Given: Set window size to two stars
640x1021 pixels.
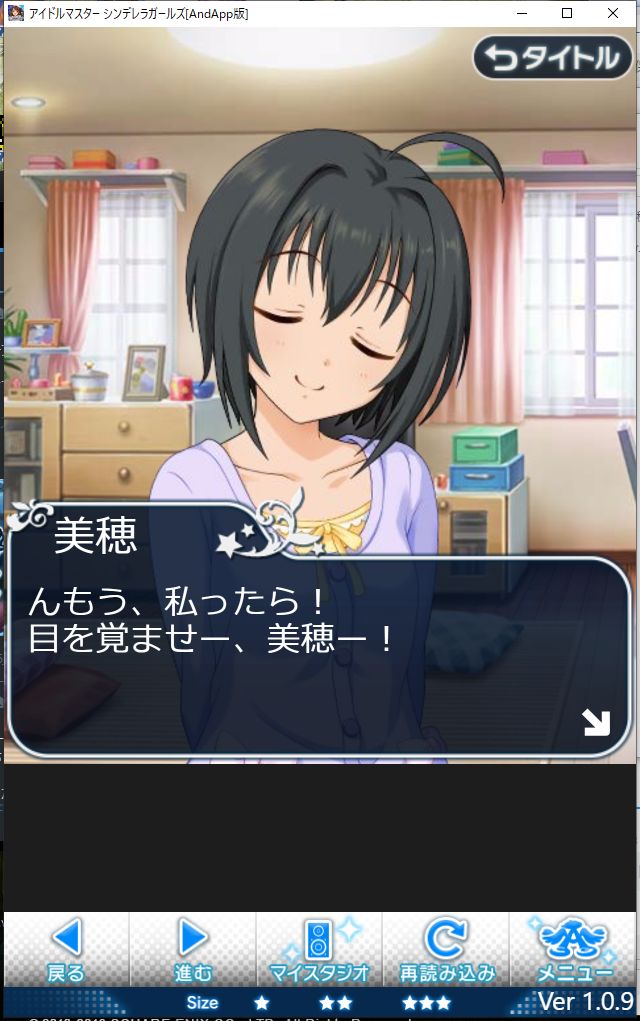Looking at the screenshot, I should tap(336, 1002).
